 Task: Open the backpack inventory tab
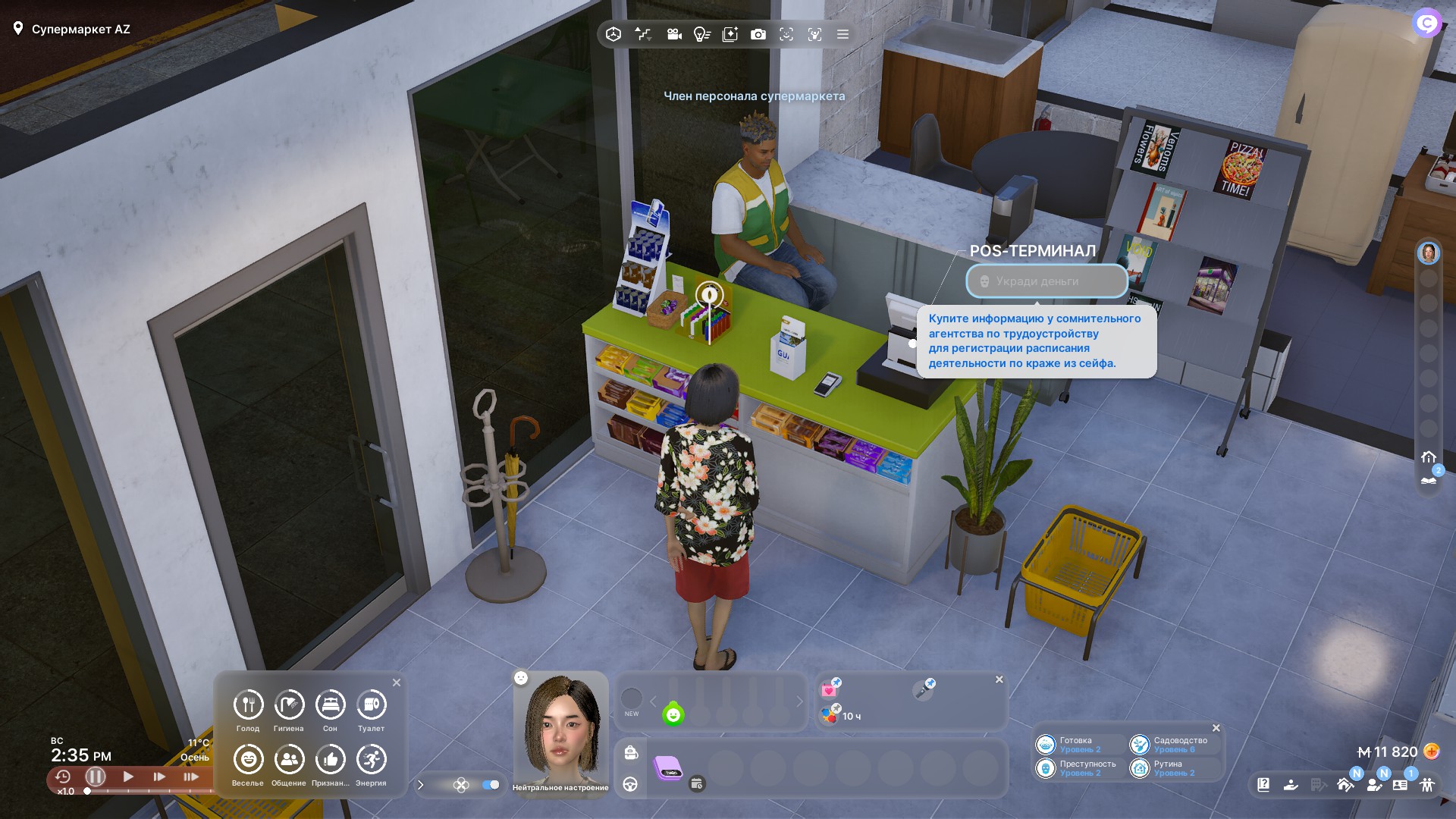[x=631, y=752]
